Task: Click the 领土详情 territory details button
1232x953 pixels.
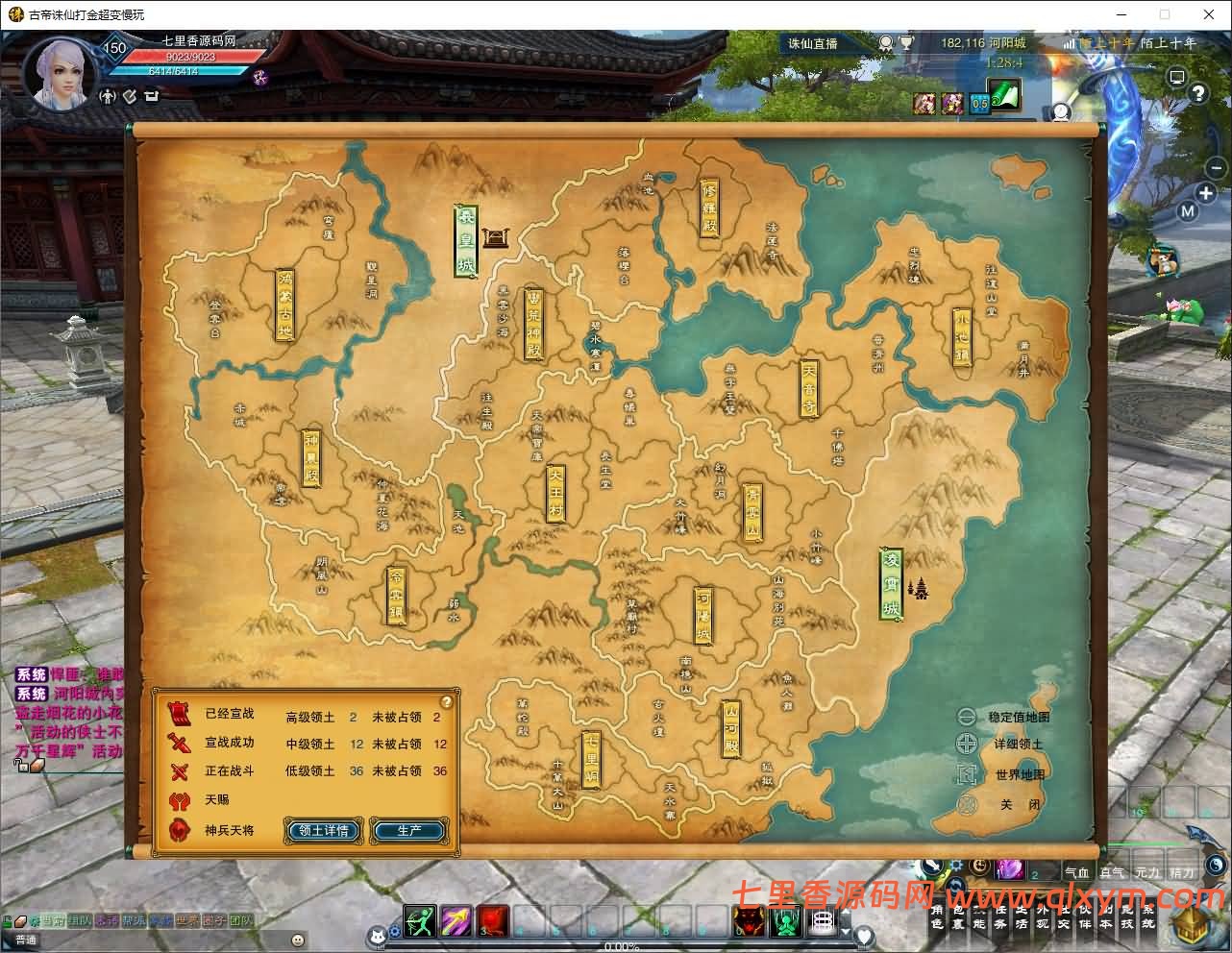Action: click(x=323, y=831)
